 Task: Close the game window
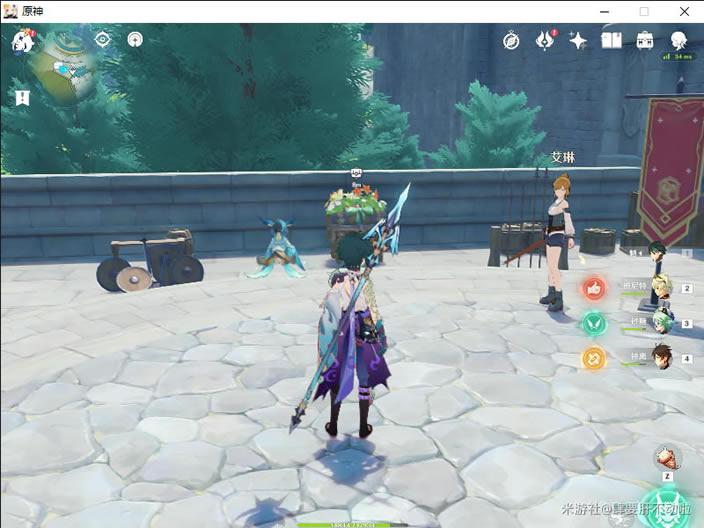[x=682, y=11]
